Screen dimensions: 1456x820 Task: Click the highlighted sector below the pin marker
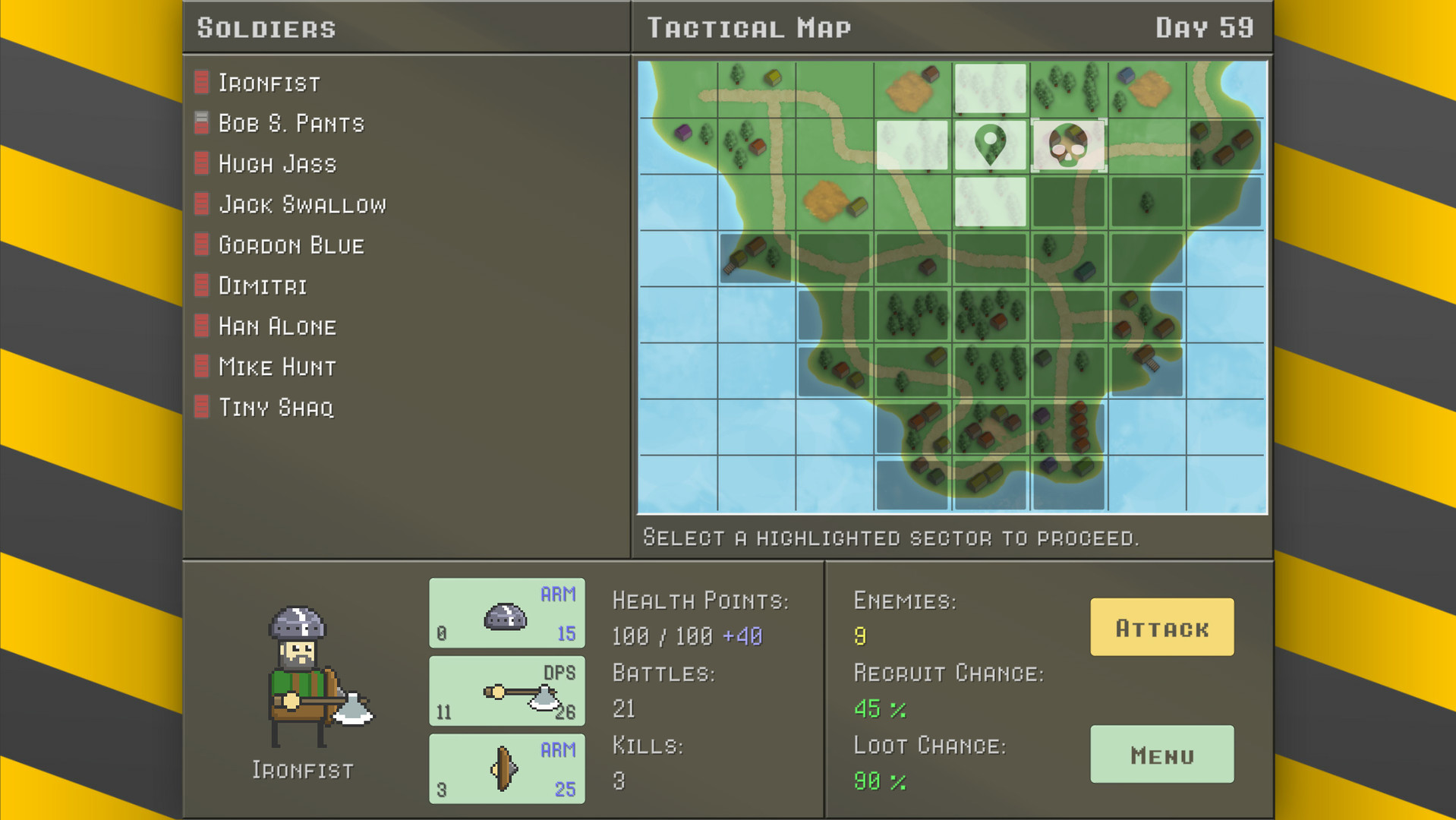[x=989, y=202]
